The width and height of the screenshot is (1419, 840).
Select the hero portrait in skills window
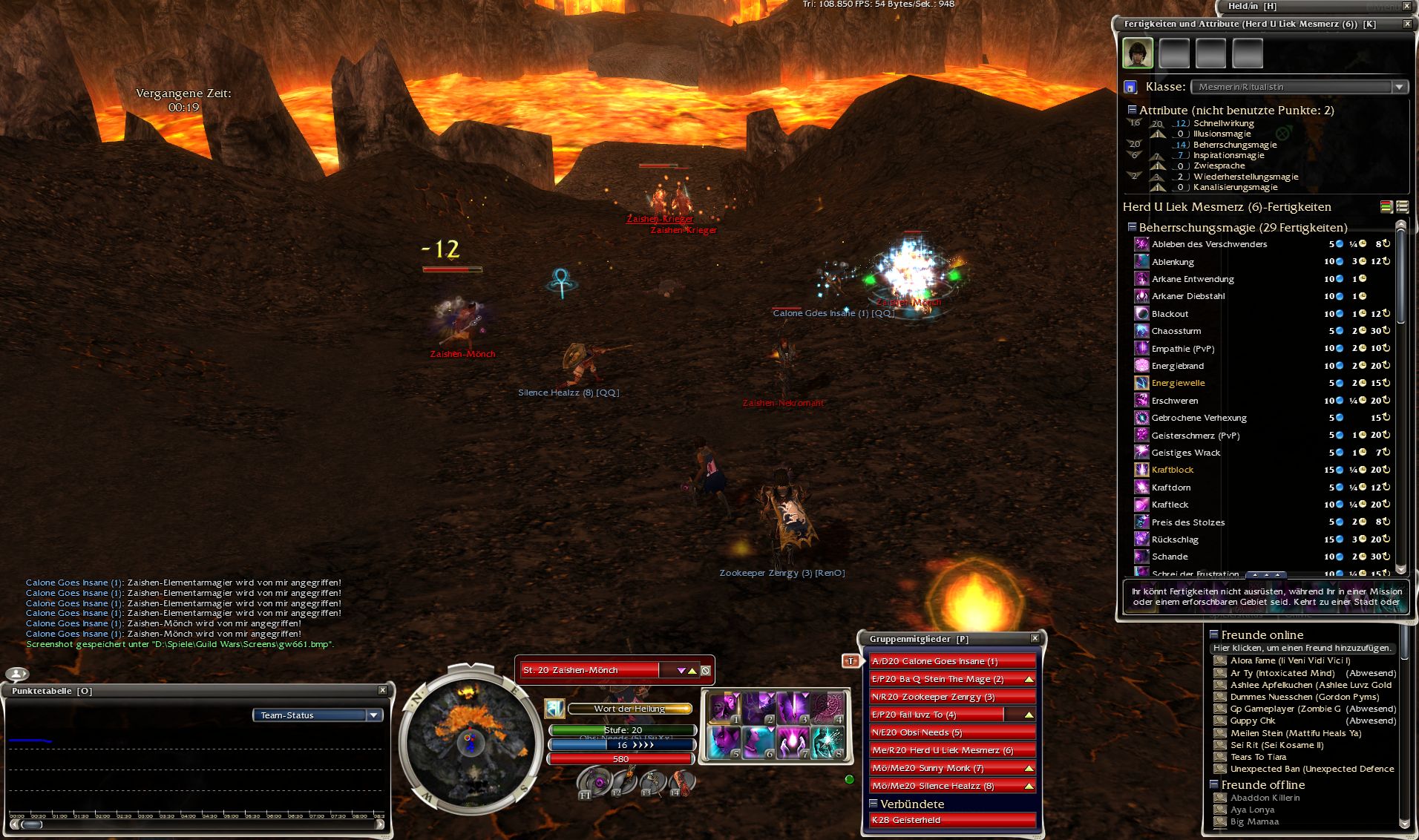coord(1137,53)
